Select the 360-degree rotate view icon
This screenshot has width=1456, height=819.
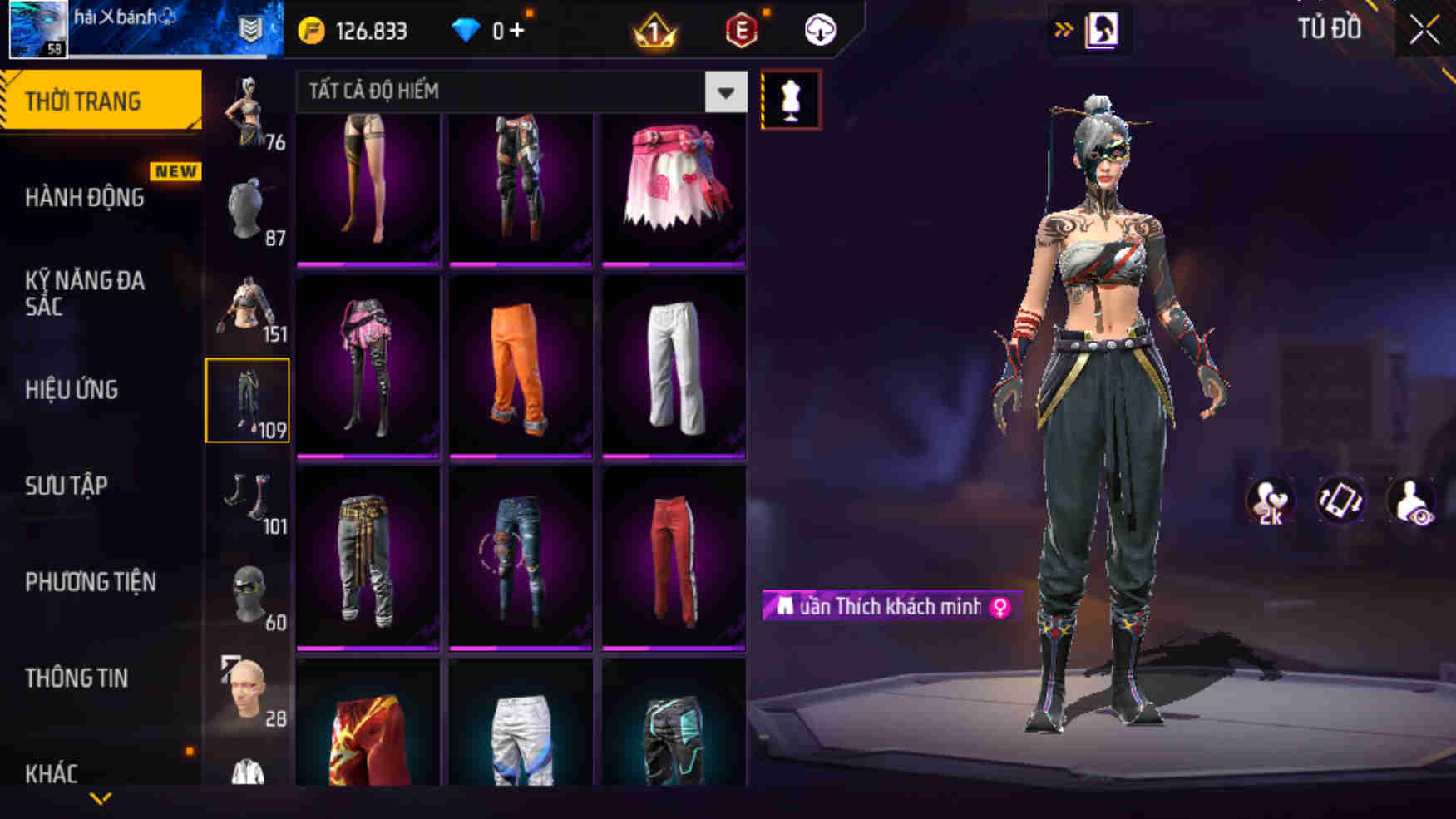tap(1339, 499)
